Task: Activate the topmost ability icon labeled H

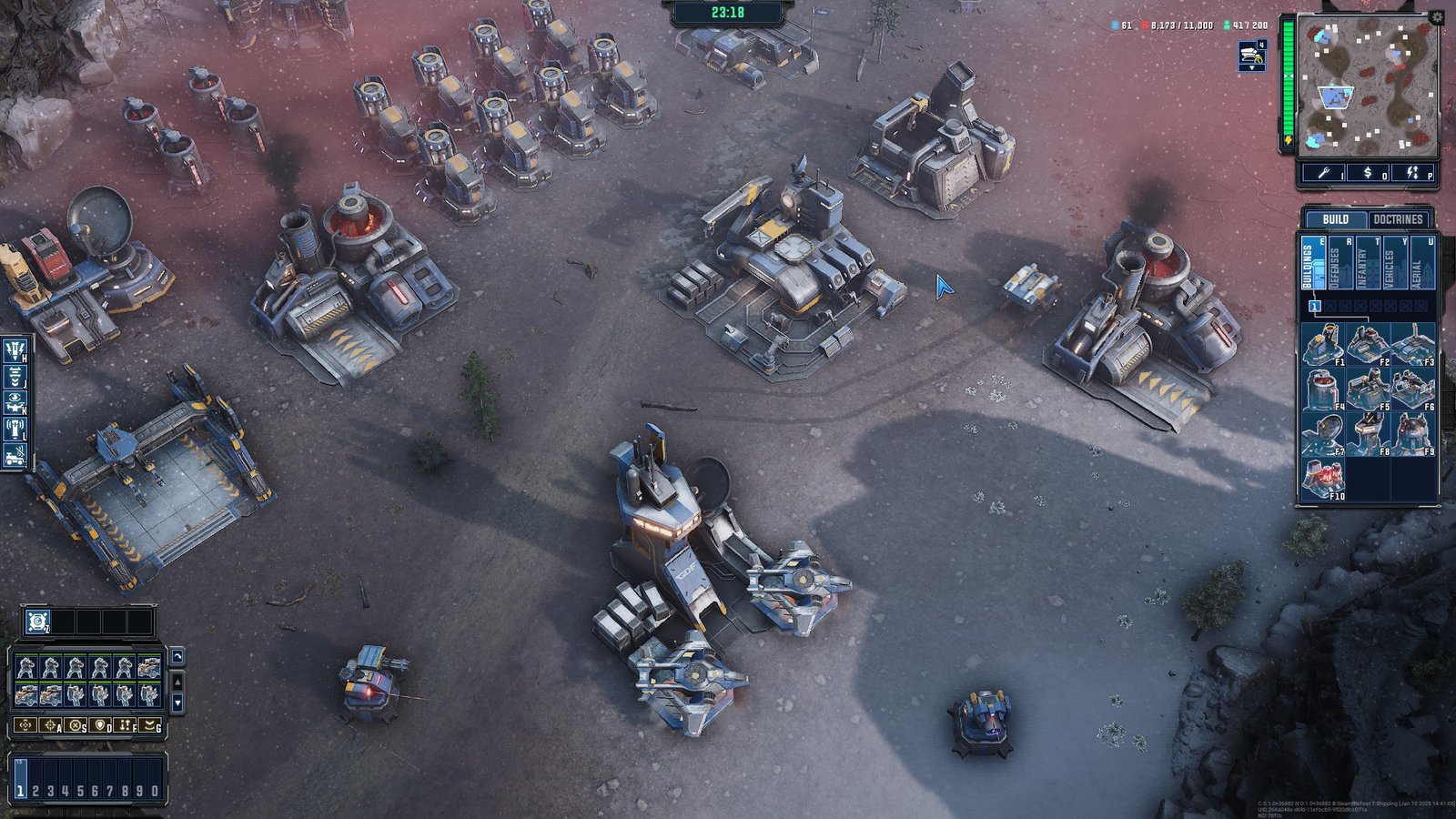Action: pos(15,352)
